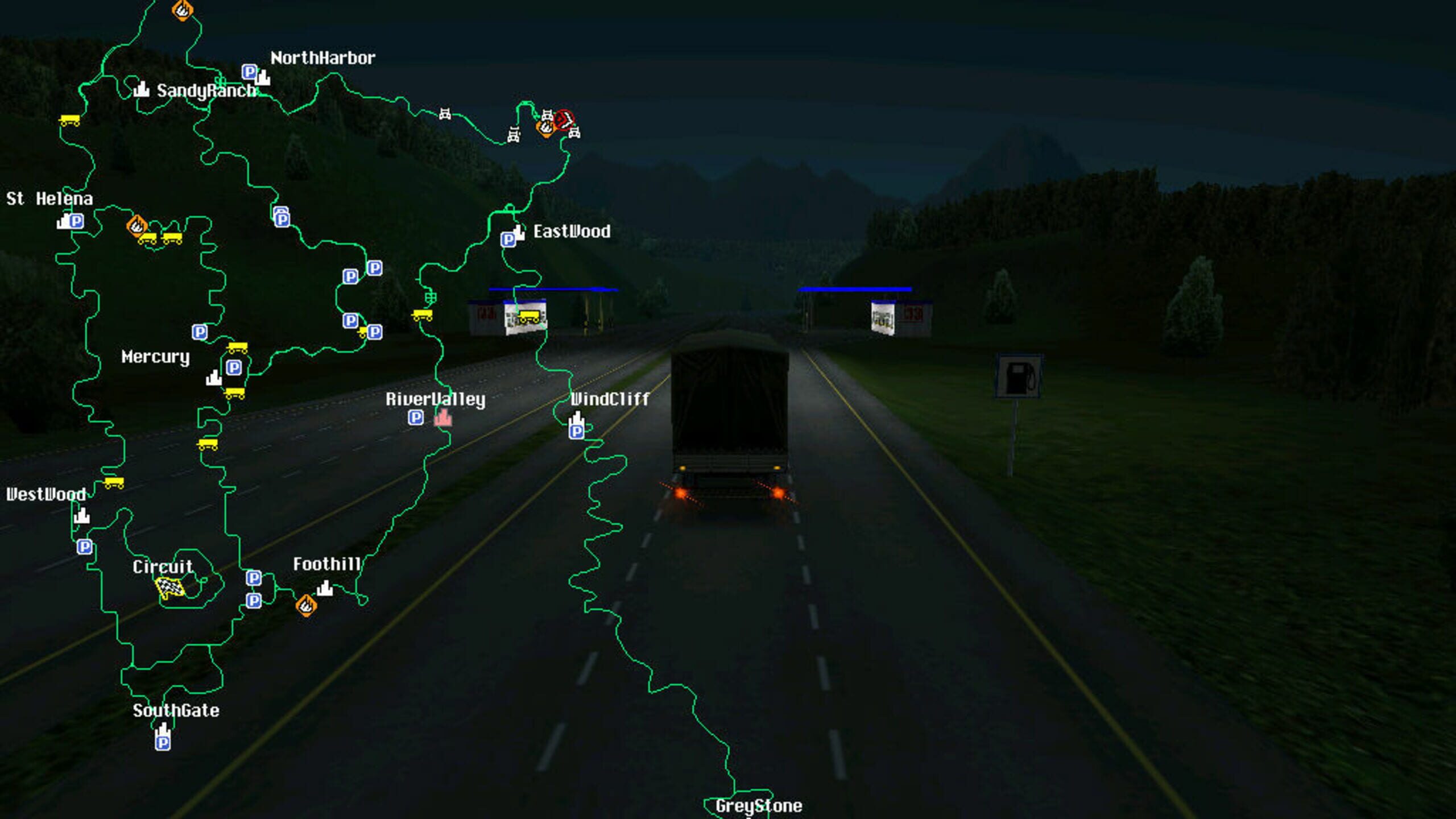The width and height of the screenshot is (1456, 819).
Task: Select the parking icon under WindCliff
Action: coord(576,432)
